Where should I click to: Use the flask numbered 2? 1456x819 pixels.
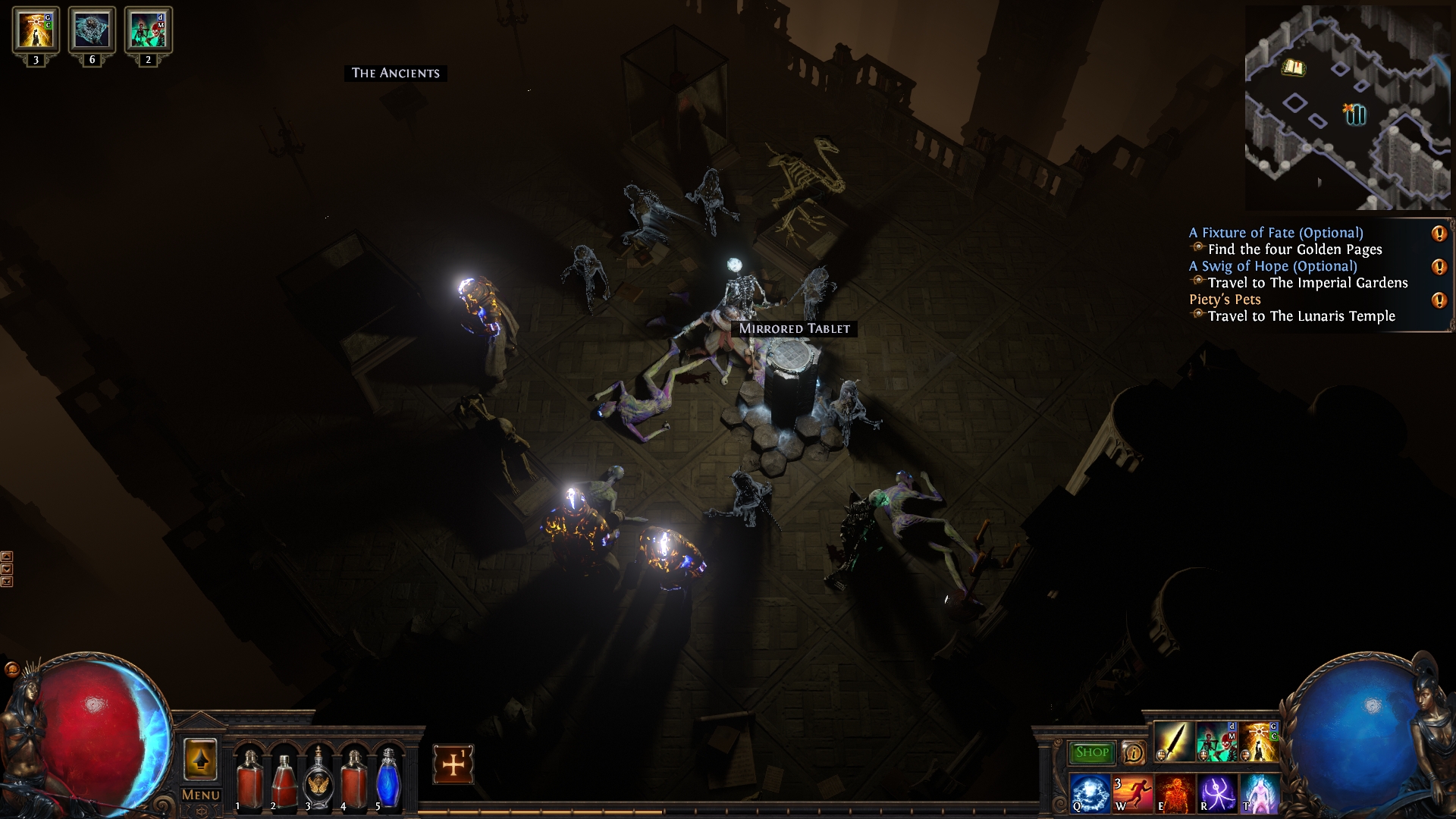tap(284, 780)
